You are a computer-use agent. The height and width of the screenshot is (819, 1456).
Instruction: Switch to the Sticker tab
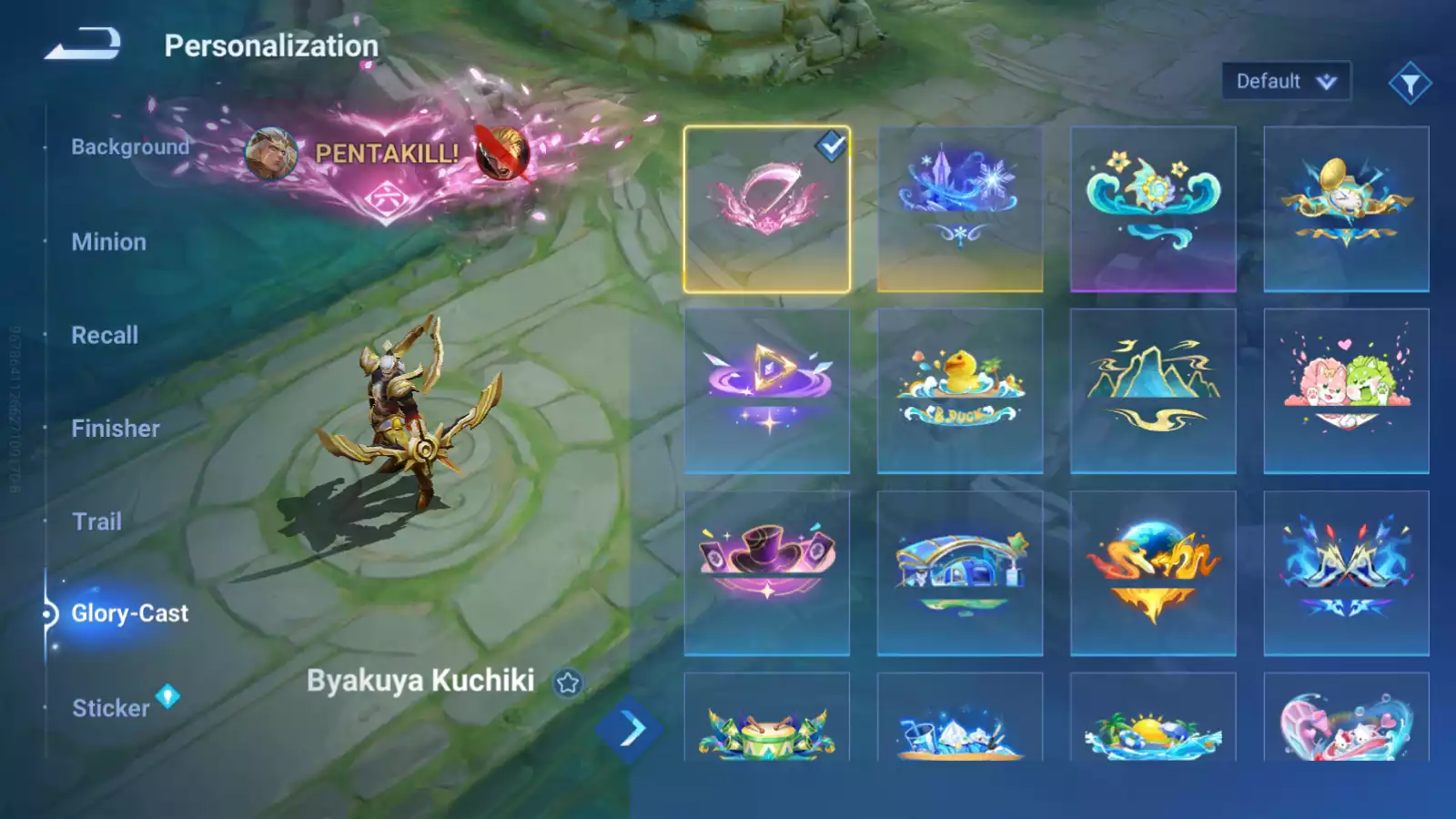coord(109,708)
